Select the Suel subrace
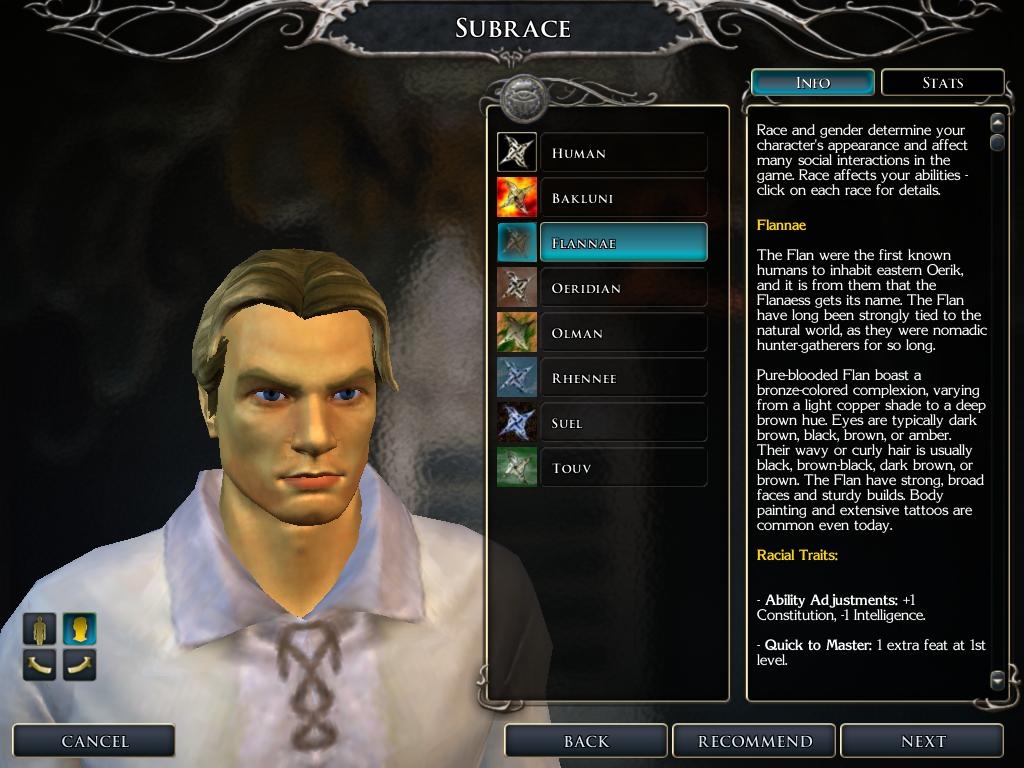1024x768 pixels. 623,423
